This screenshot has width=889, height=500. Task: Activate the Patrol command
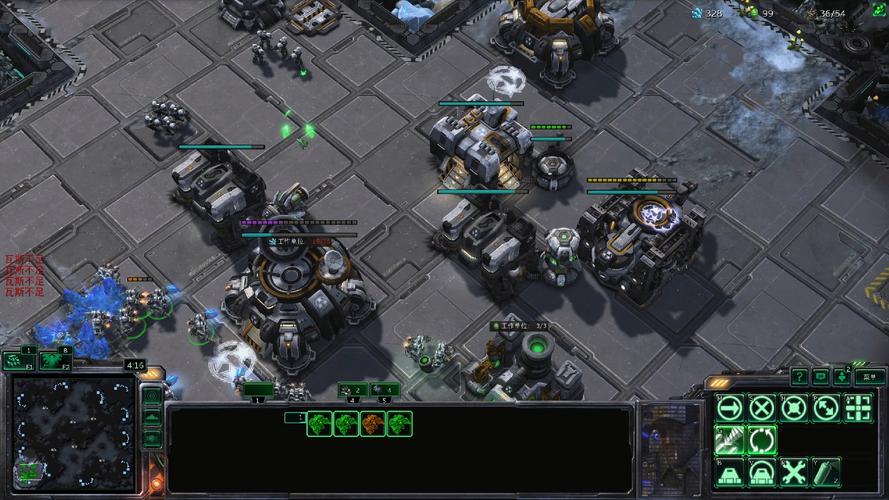[826, 407]
